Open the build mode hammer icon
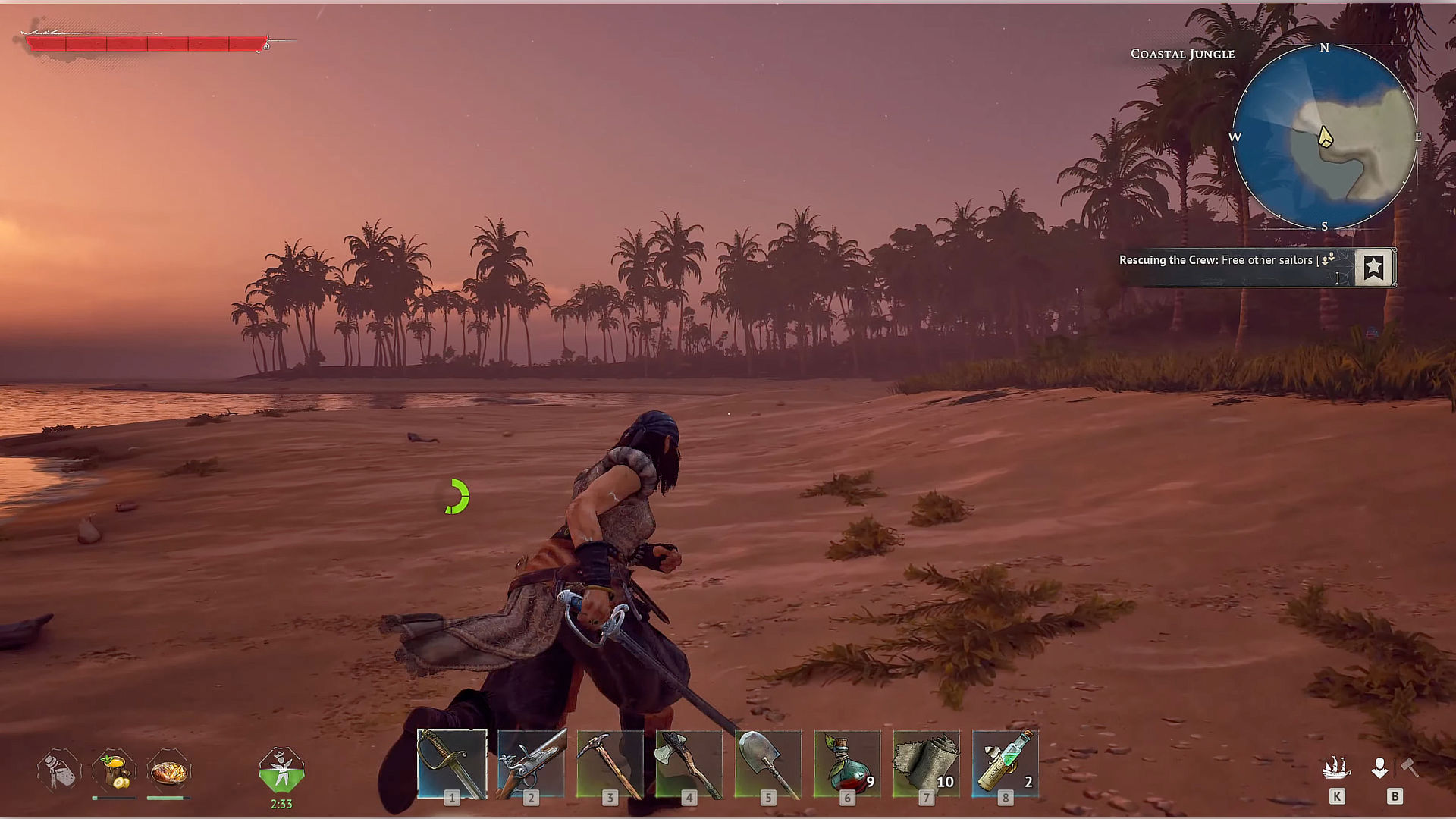This screenshot has width=1456, height=819. tap(1409, 768)
